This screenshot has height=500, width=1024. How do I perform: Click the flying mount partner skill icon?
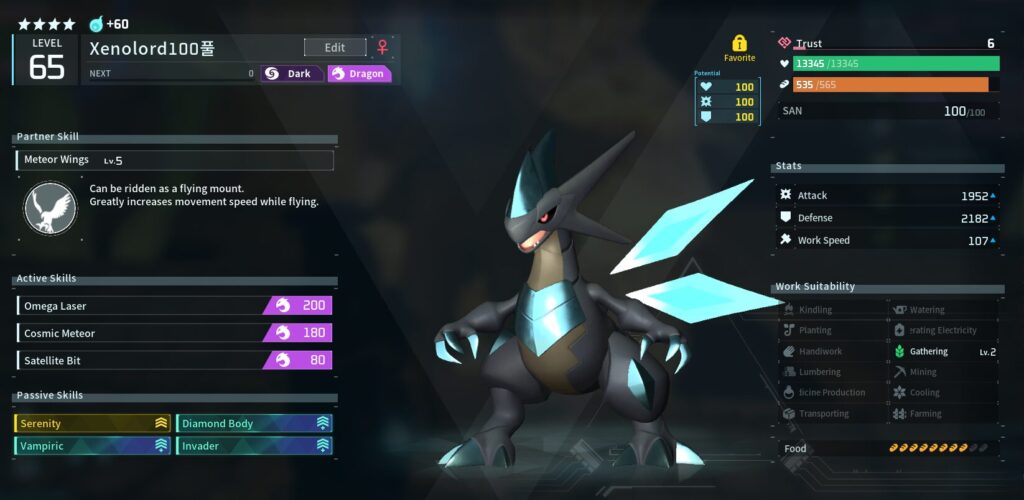[50, 208]
